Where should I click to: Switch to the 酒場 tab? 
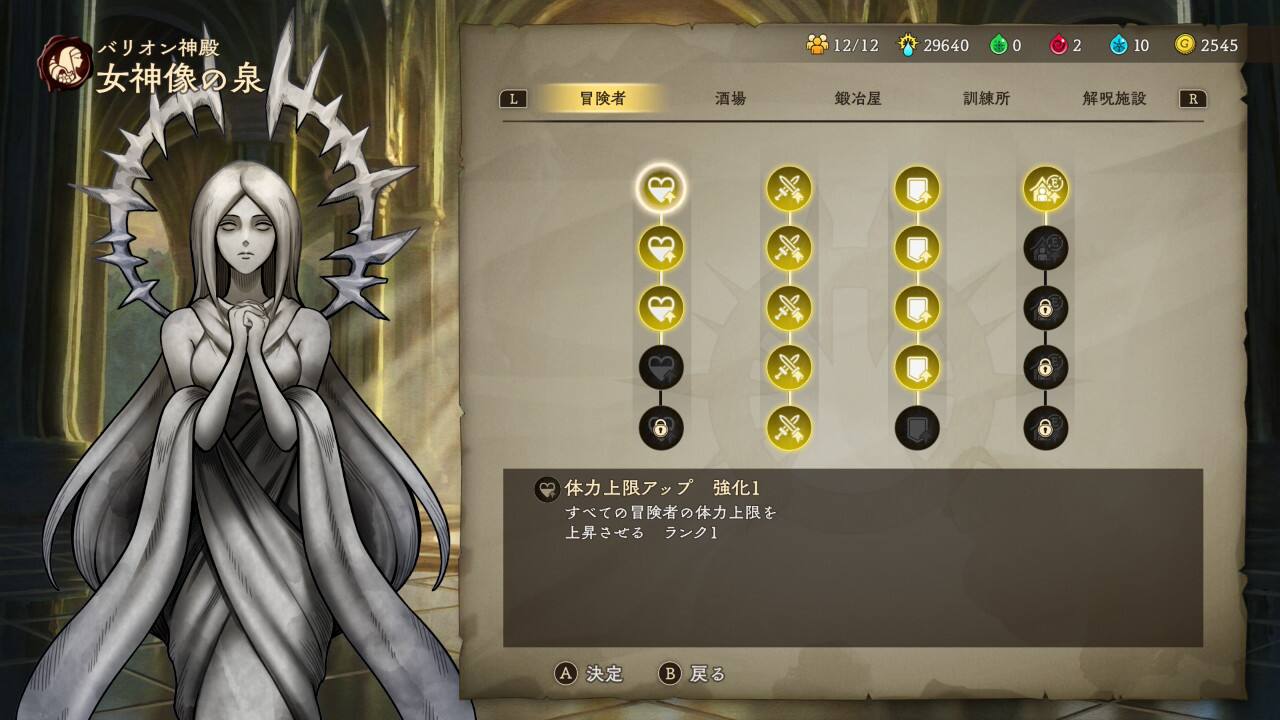click(x=730, y=99)
